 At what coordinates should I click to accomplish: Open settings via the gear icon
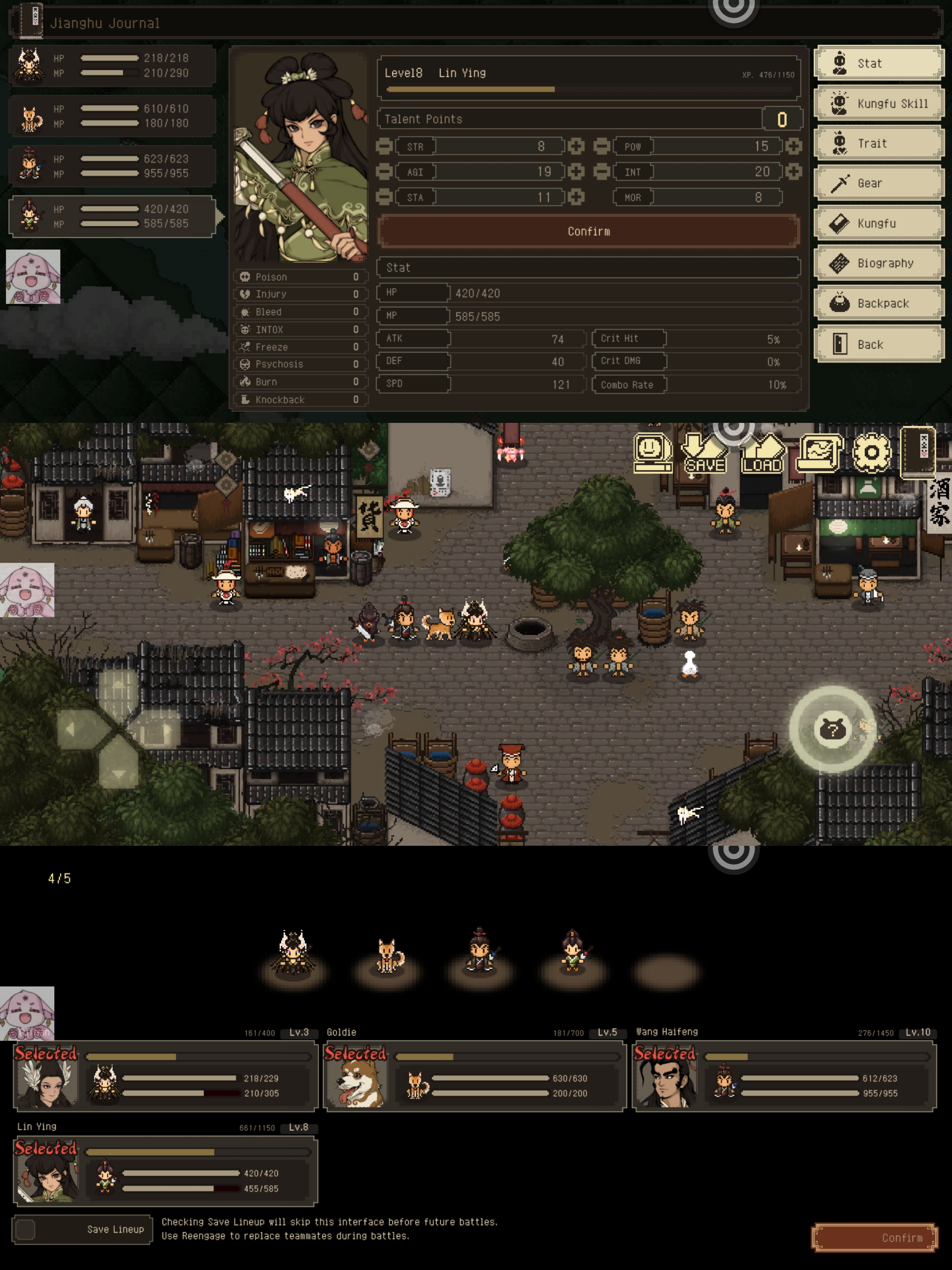click(x=871, y=452)
